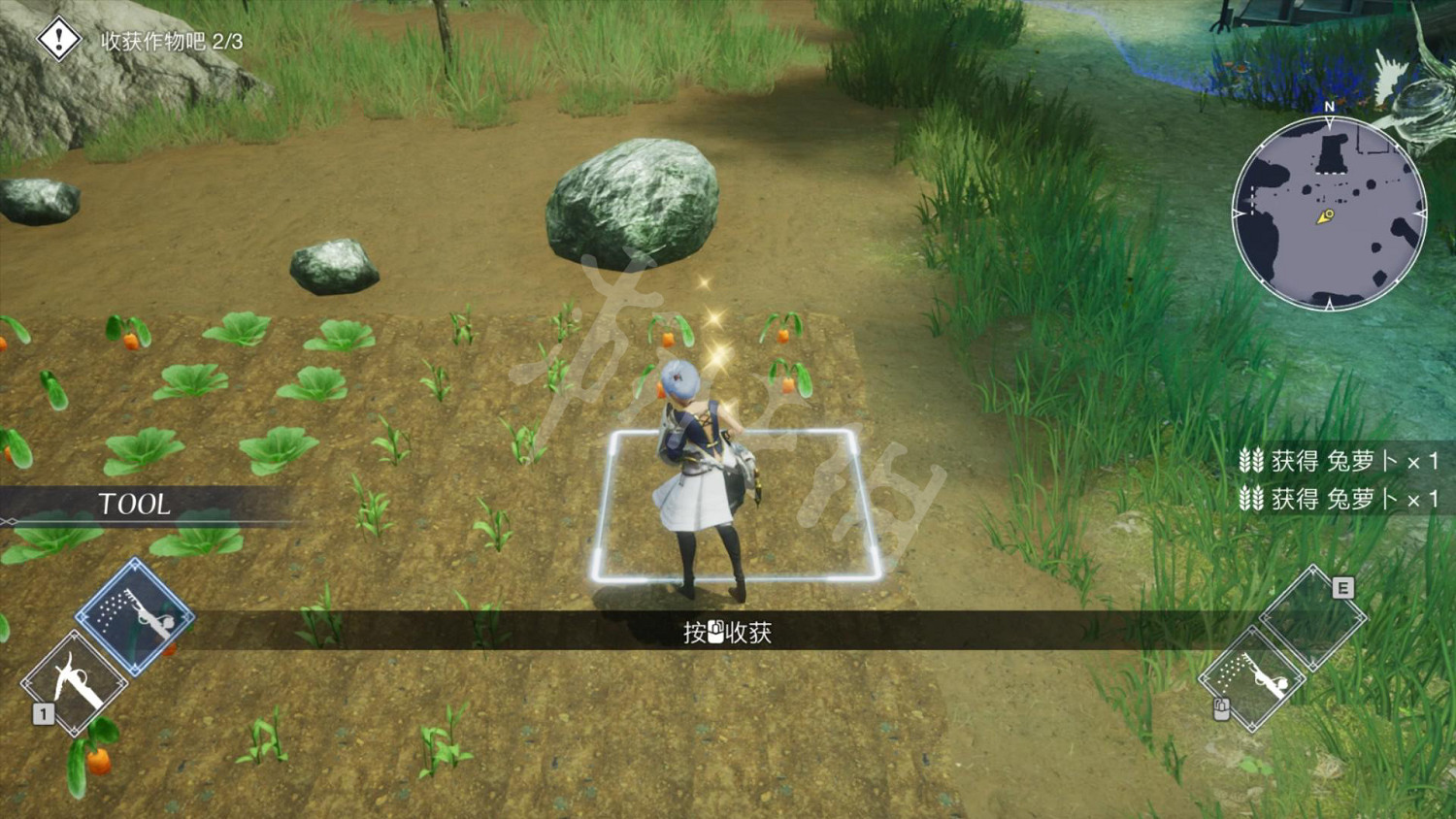Open the TOOL panel header

click(x=133, y=504)
